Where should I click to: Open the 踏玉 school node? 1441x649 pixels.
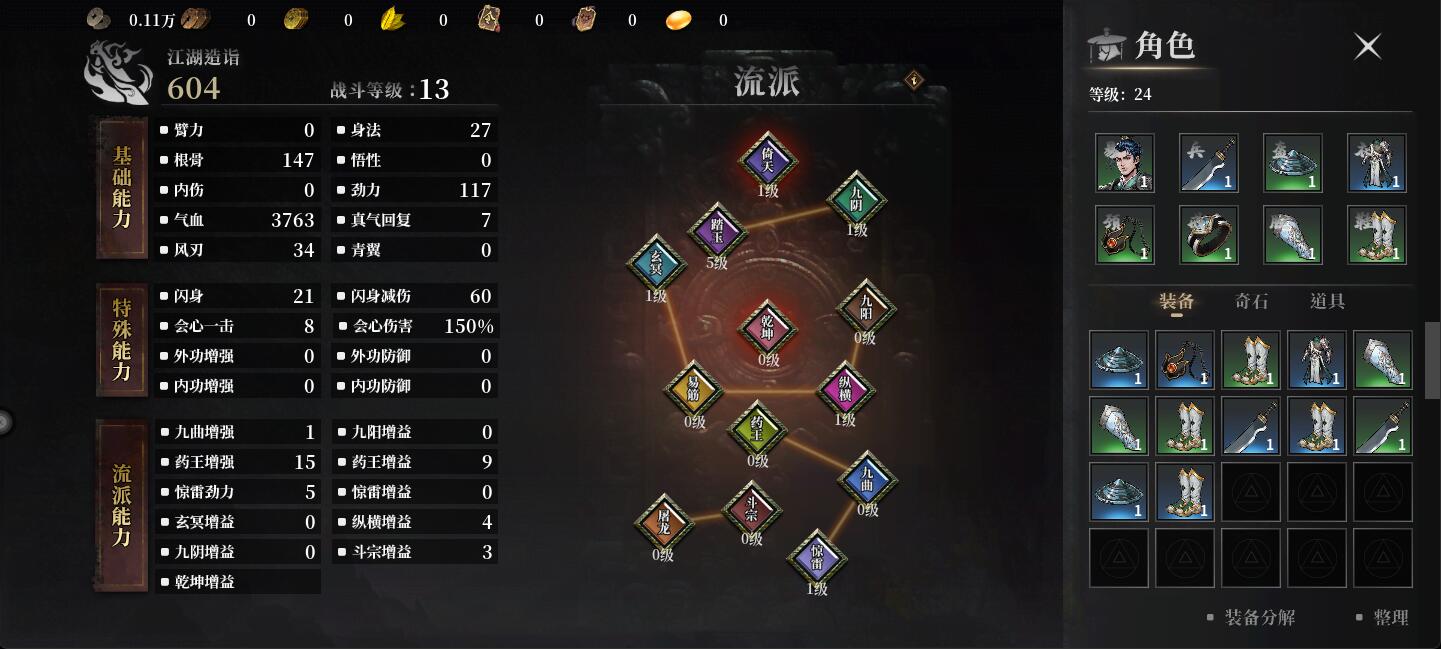[717, 231]
